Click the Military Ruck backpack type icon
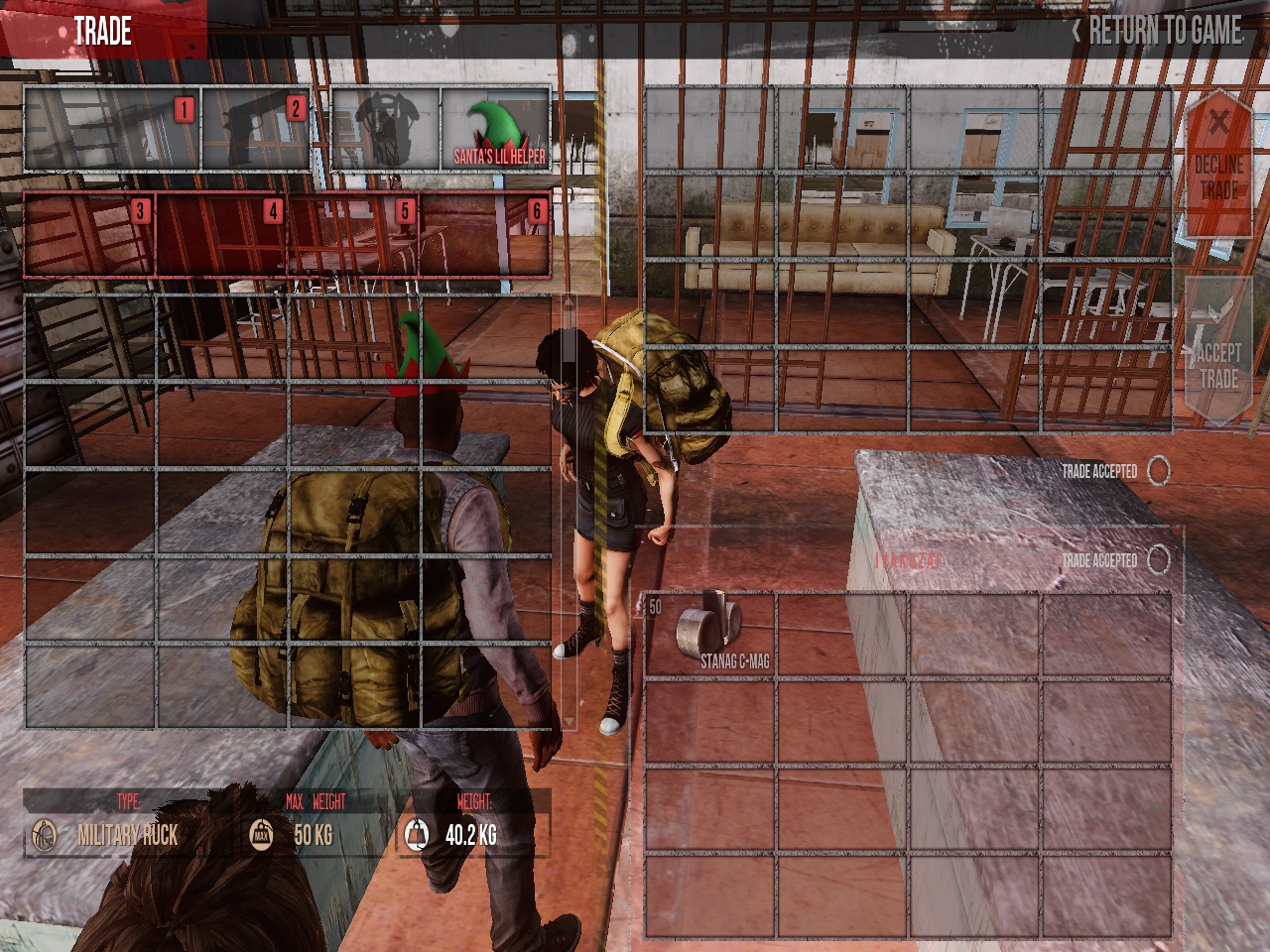The width and height of the screenshot is (1270, 952). [x=44, y=835]
